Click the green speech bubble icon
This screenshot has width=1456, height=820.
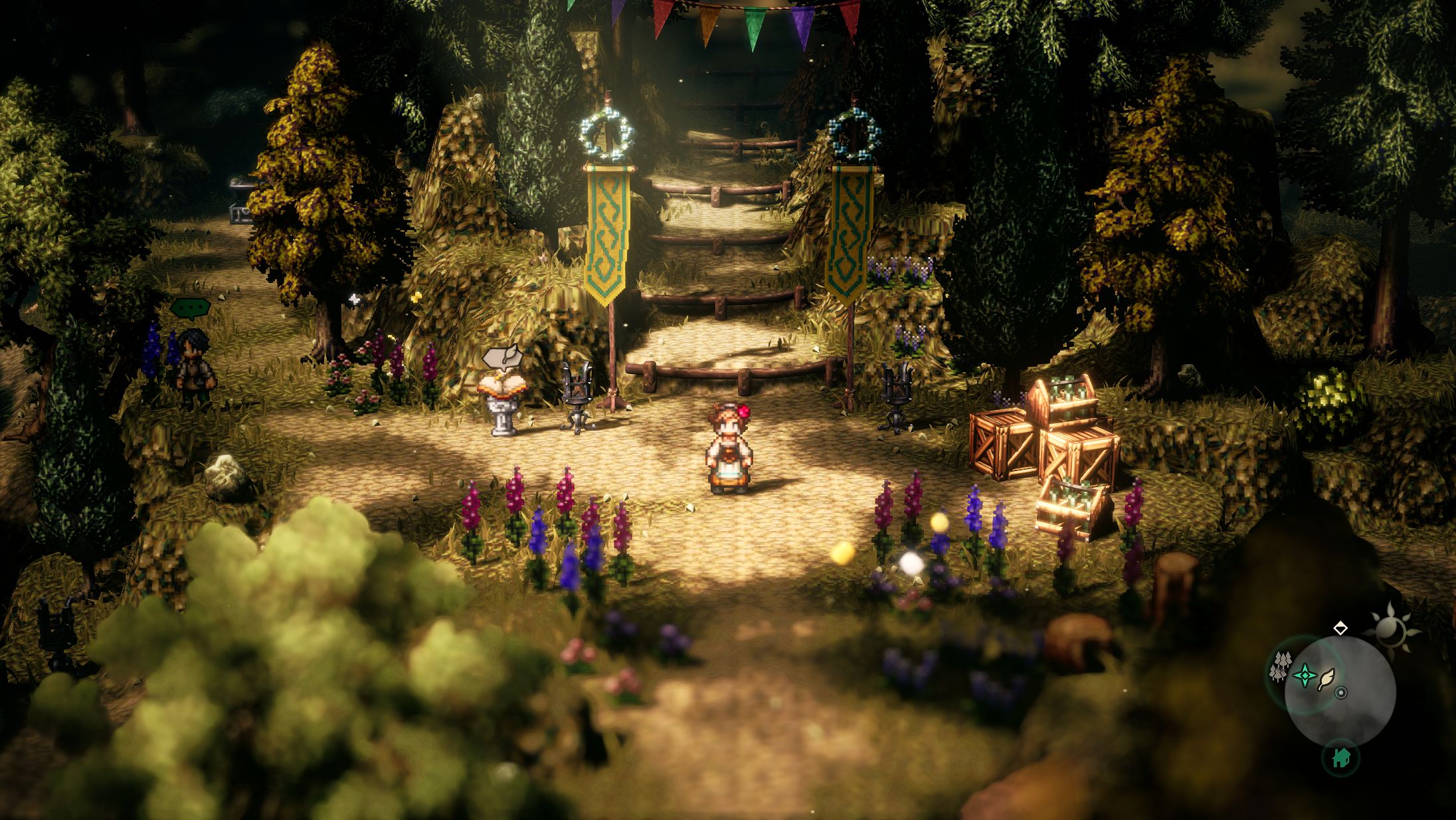pyautogui.click(x=191, y=308)
